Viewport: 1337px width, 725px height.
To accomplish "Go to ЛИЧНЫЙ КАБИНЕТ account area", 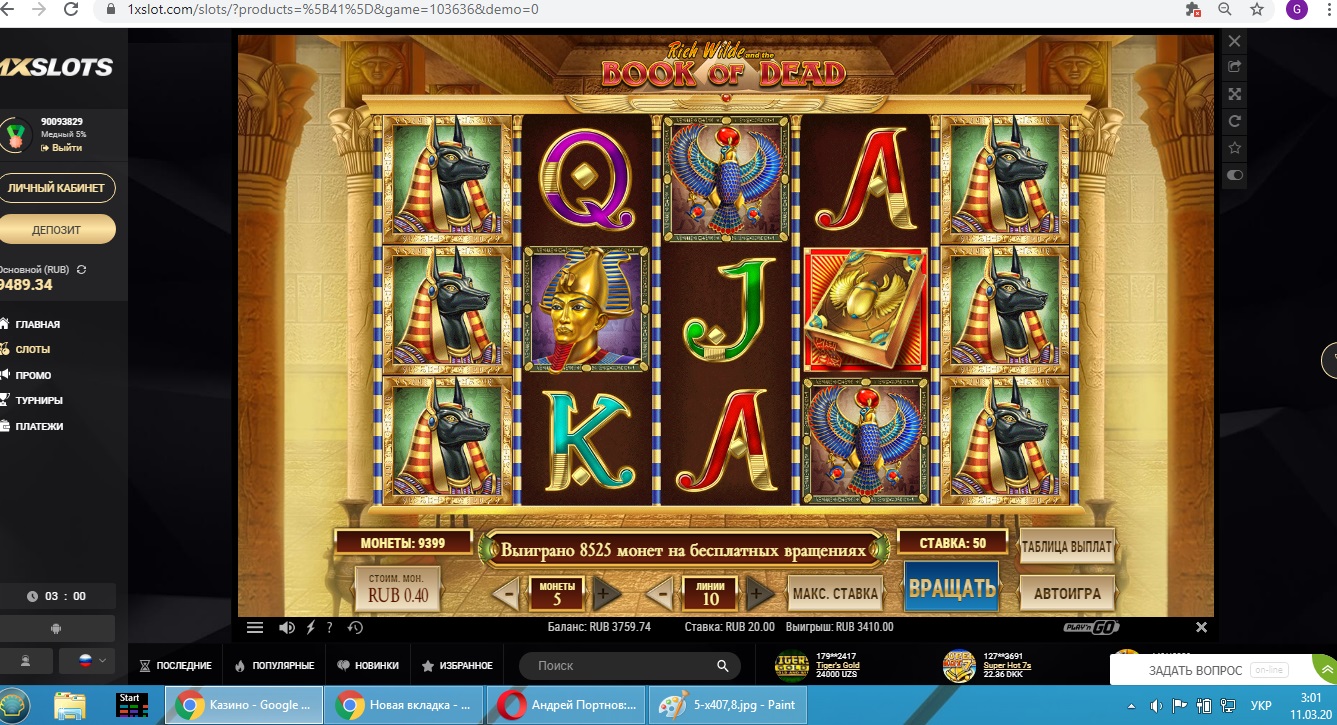I will [57, 187].
